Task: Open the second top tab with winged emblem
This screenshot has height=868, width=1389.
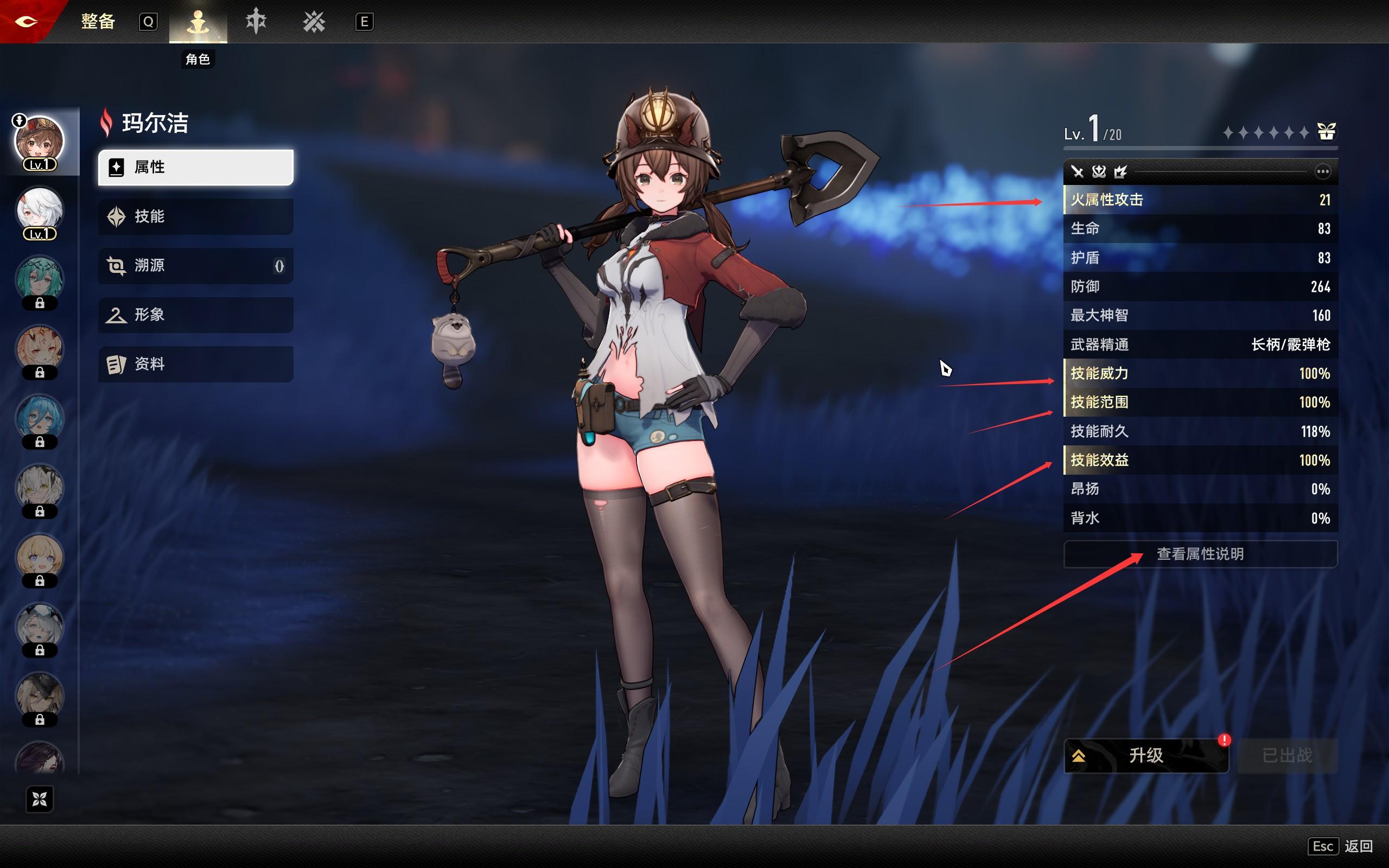Action: [256, 22]
